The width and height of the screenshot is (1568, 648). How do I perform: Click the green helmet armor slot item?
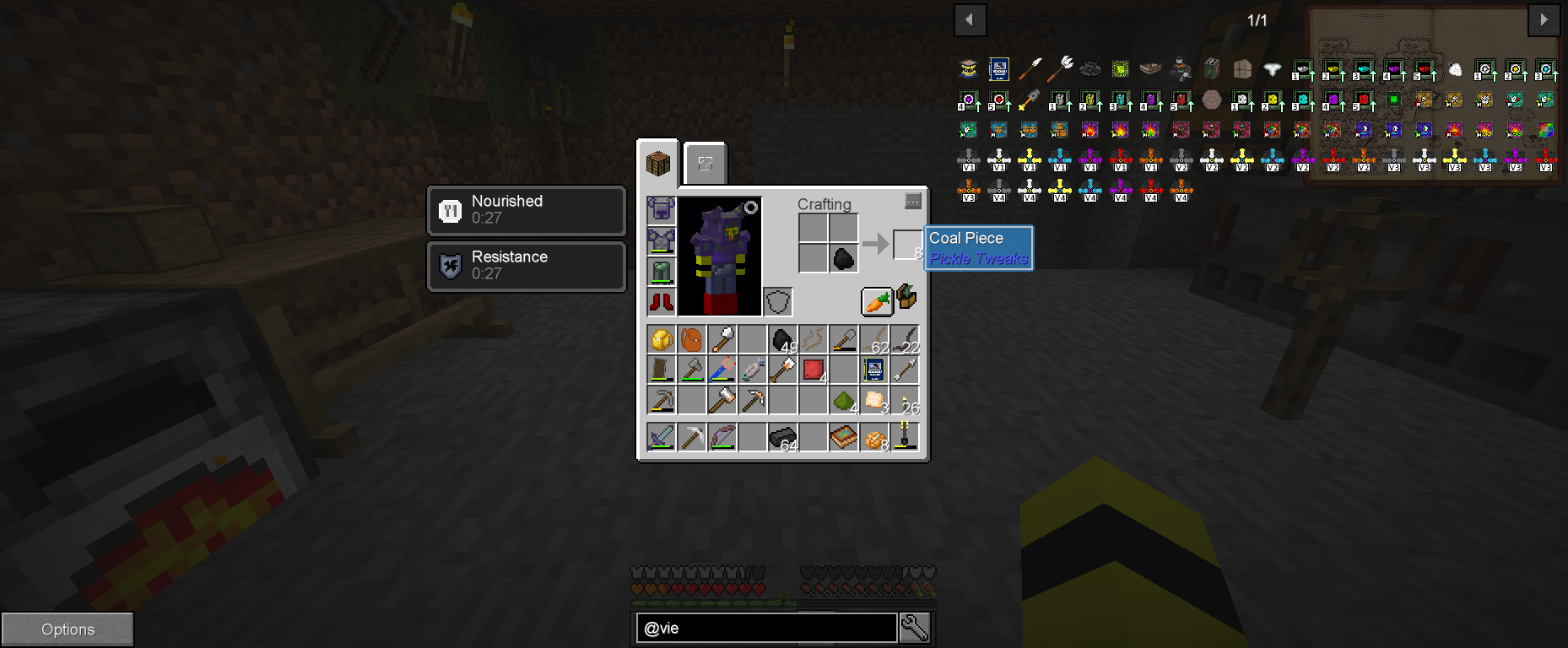point(661,271)
